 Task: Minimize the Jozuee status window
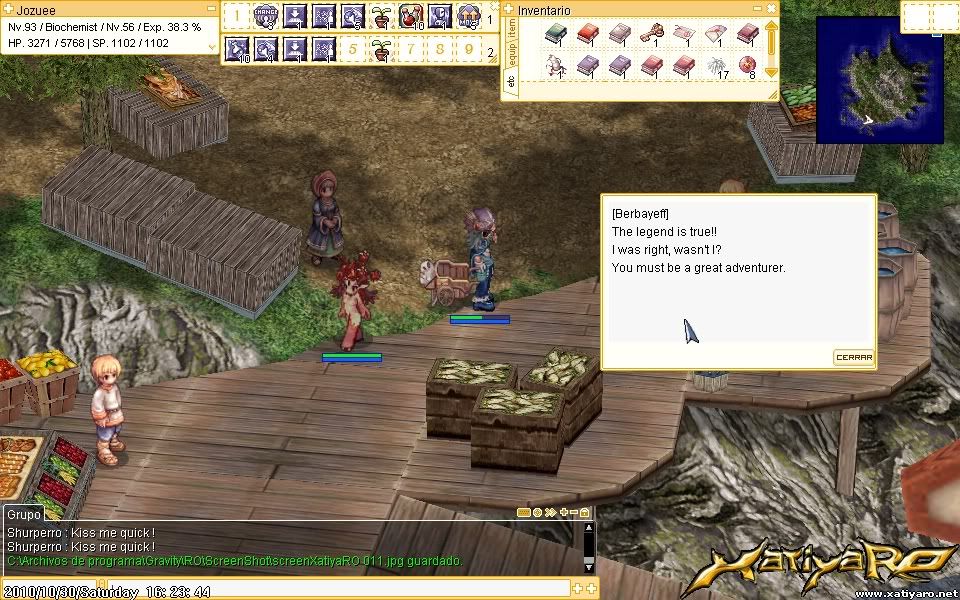pos(209,9)
